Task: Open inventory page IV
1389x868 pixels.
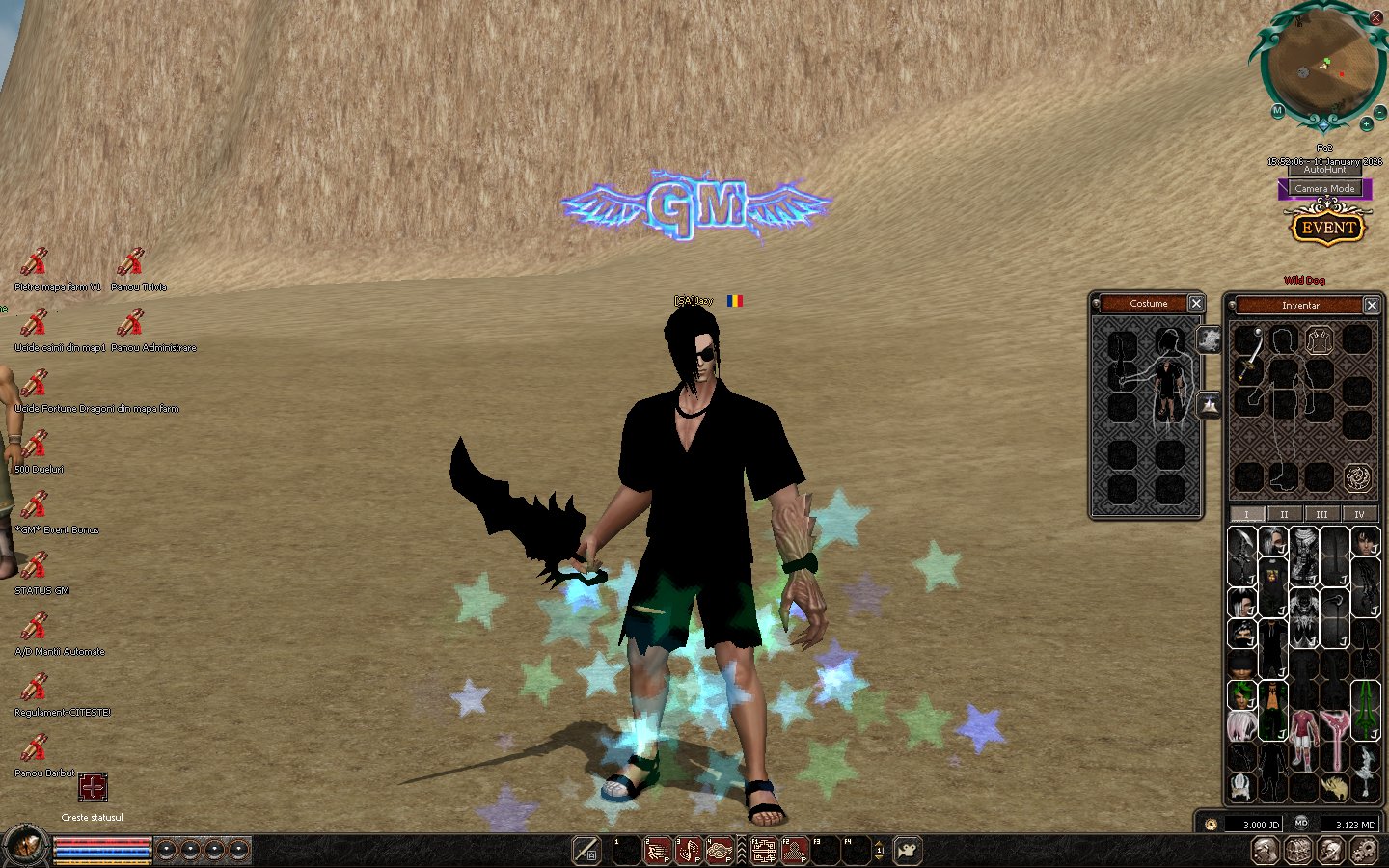Action: 1359,514
